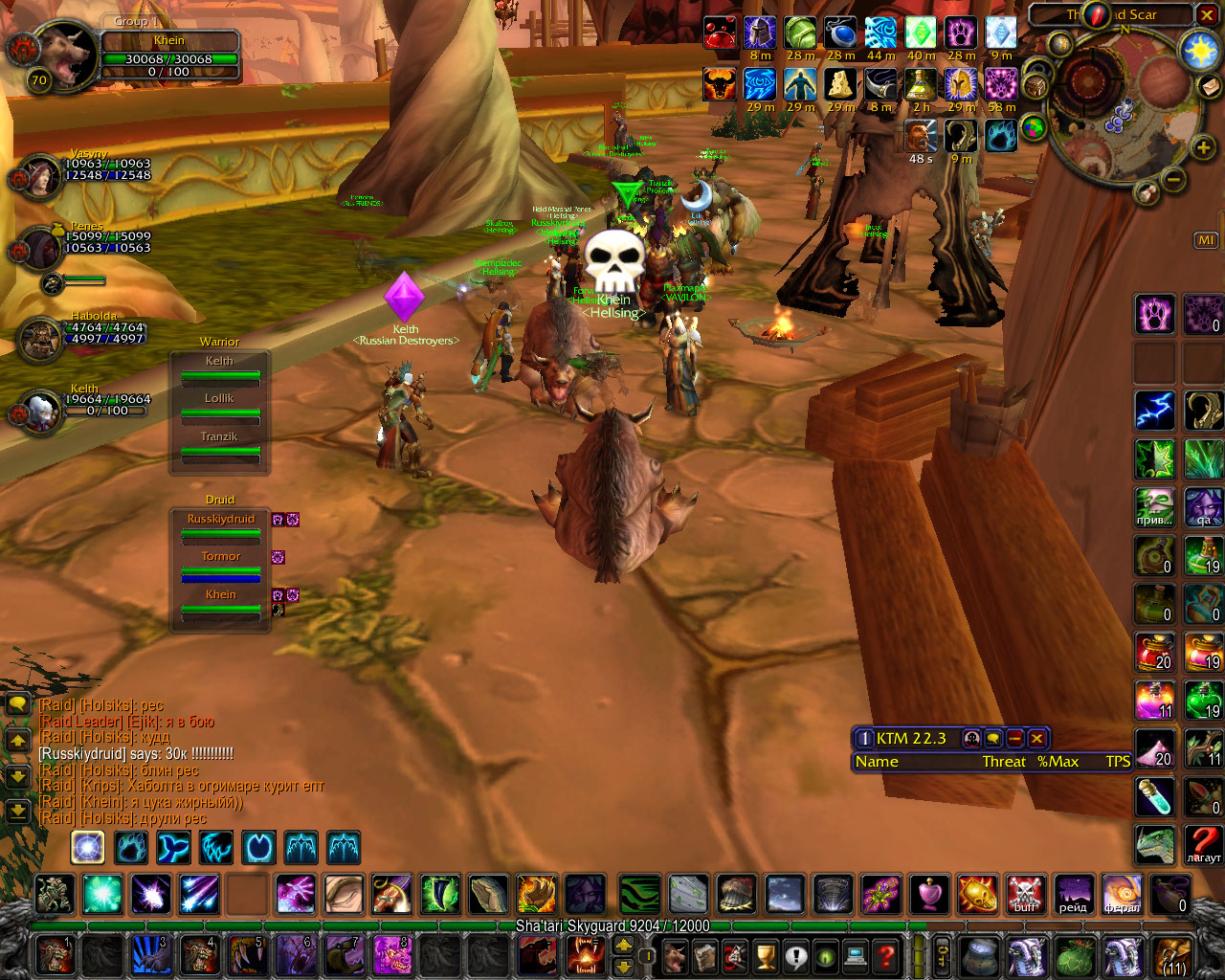Use the лагаут question mark macro

tap(1204, 844)
